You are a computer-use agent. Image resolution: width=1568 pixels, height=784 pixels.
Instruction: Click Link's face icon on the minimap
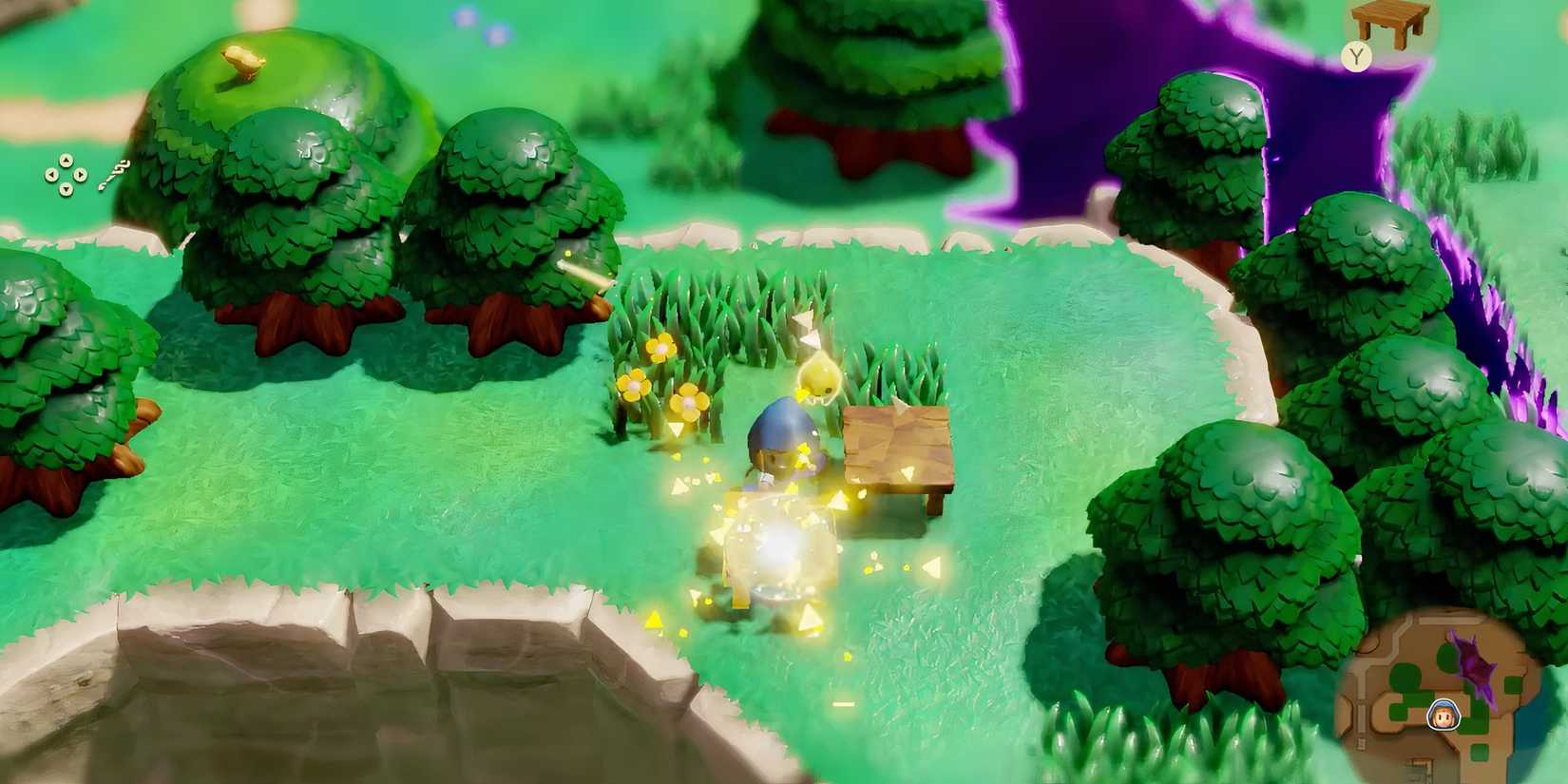(x=1444, y=716)
